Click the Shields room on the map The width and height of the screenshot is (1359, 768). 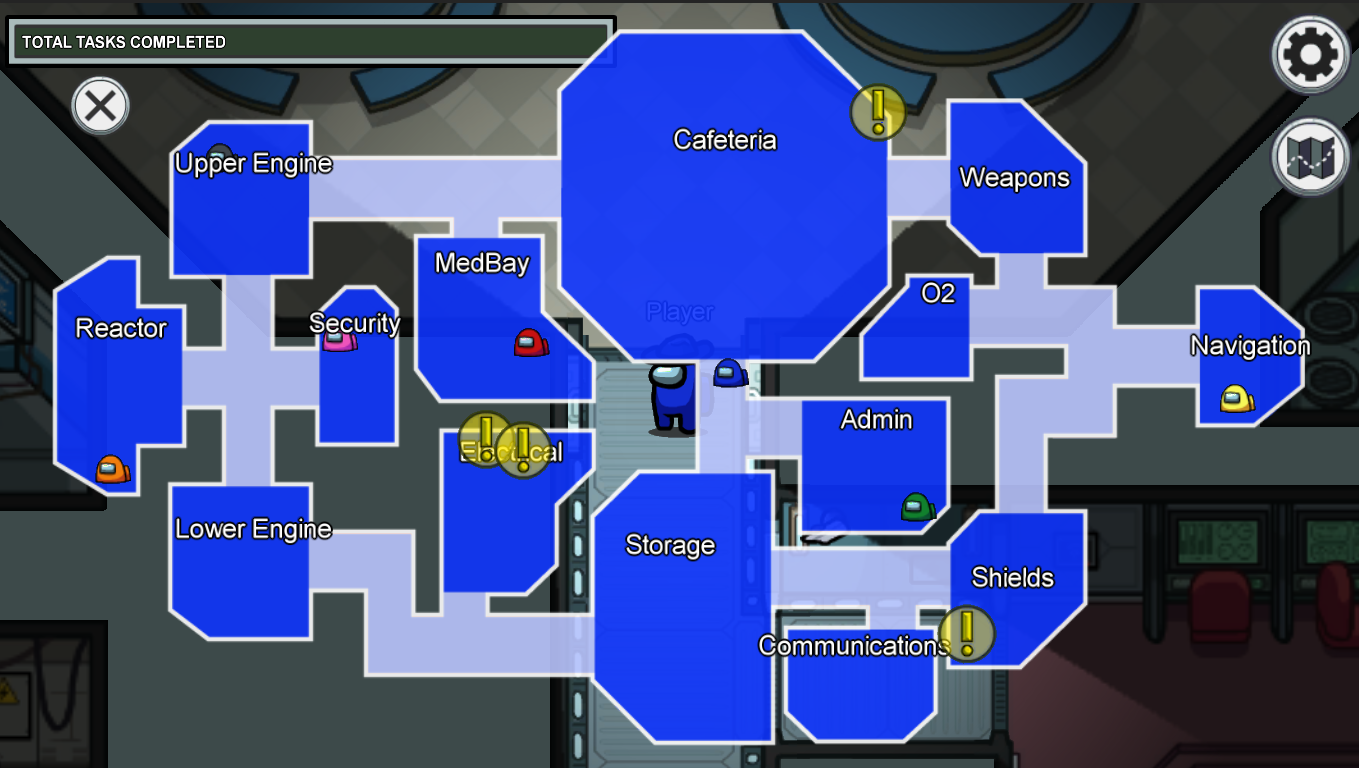point(1013,578)
